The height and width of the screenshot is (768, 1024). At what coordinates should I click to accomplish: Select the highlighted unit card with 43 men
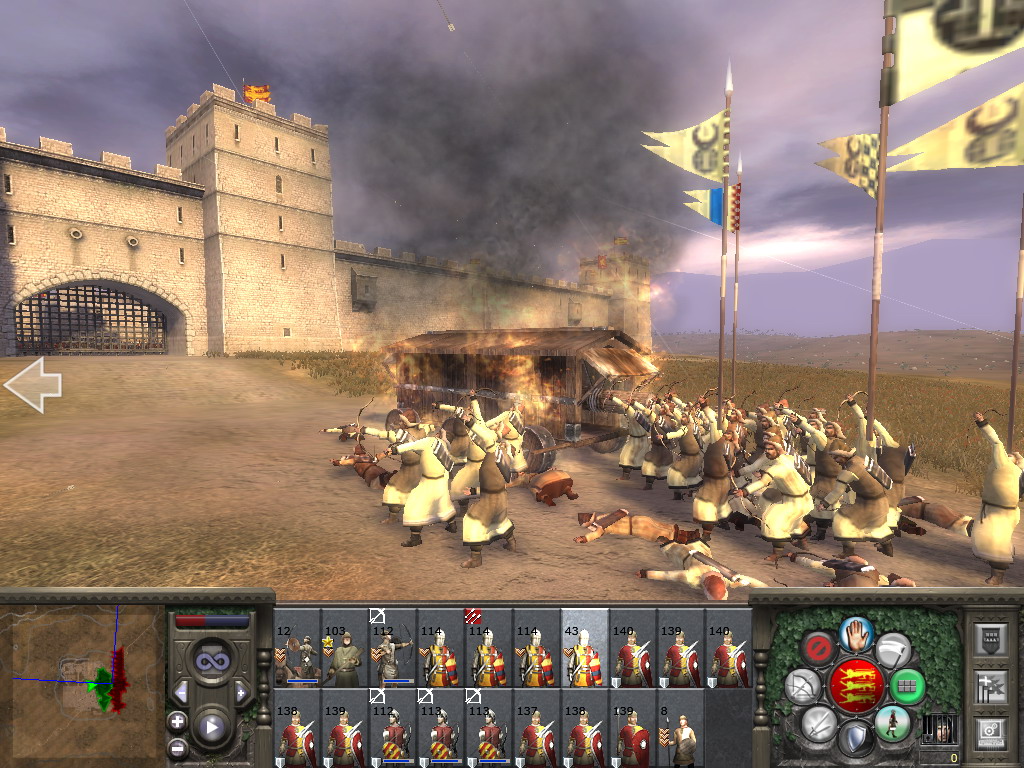click(585, 648)
